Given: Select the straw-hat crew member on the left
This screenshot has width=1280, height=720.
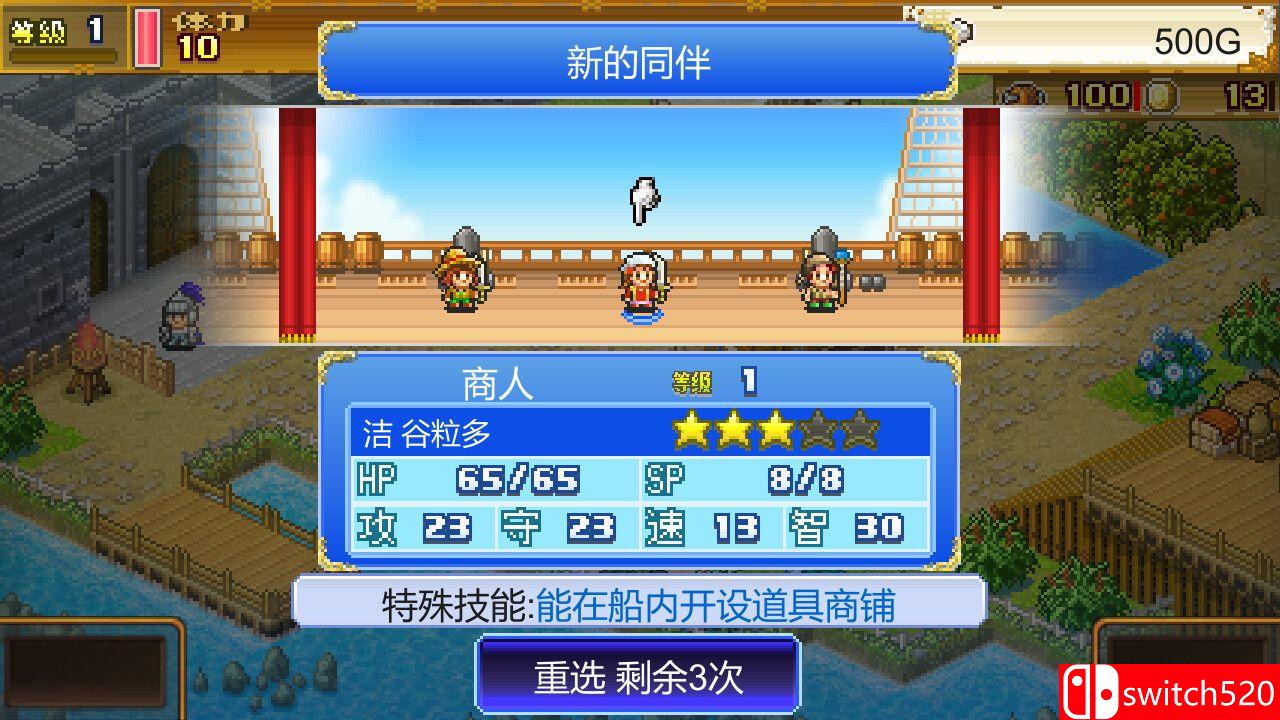Looking at the screenshot, I should (x=463, y=280).
